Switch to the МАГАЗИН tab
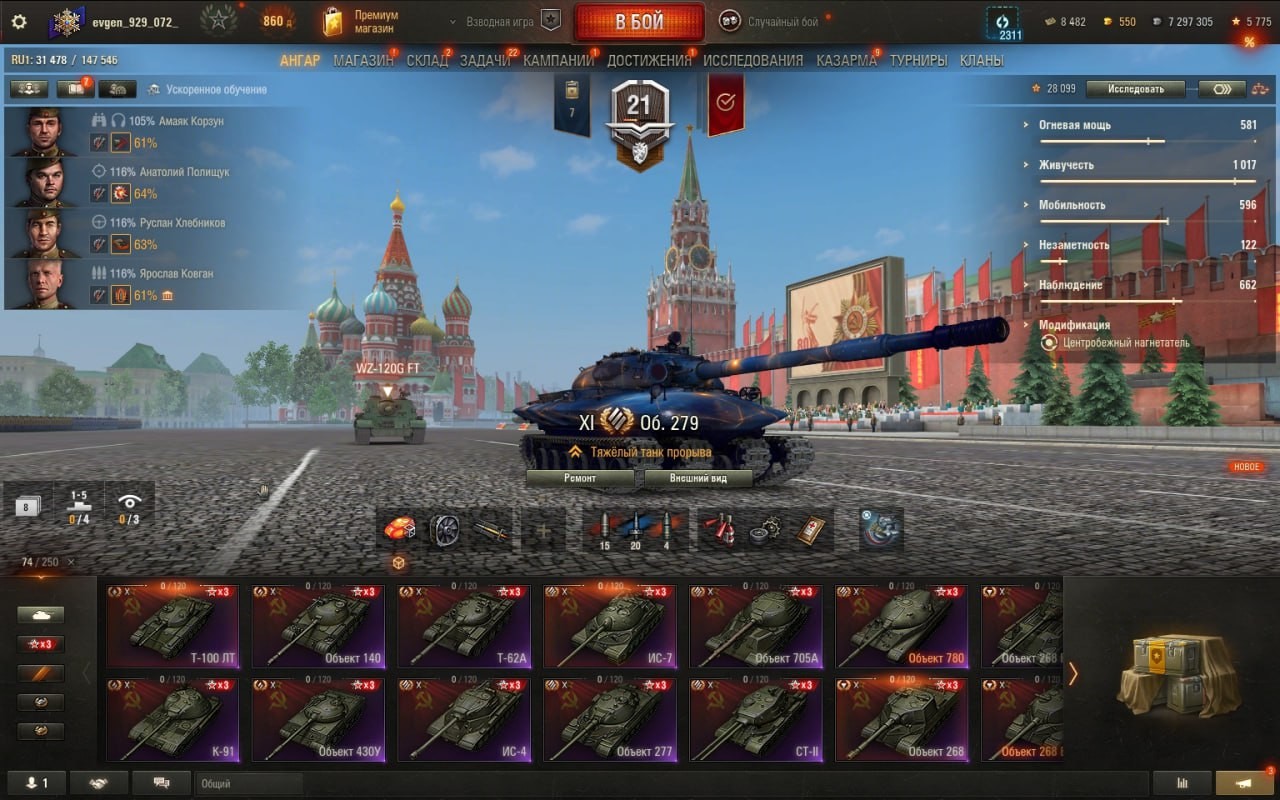The image size is (1280, 800). point(363,60)
